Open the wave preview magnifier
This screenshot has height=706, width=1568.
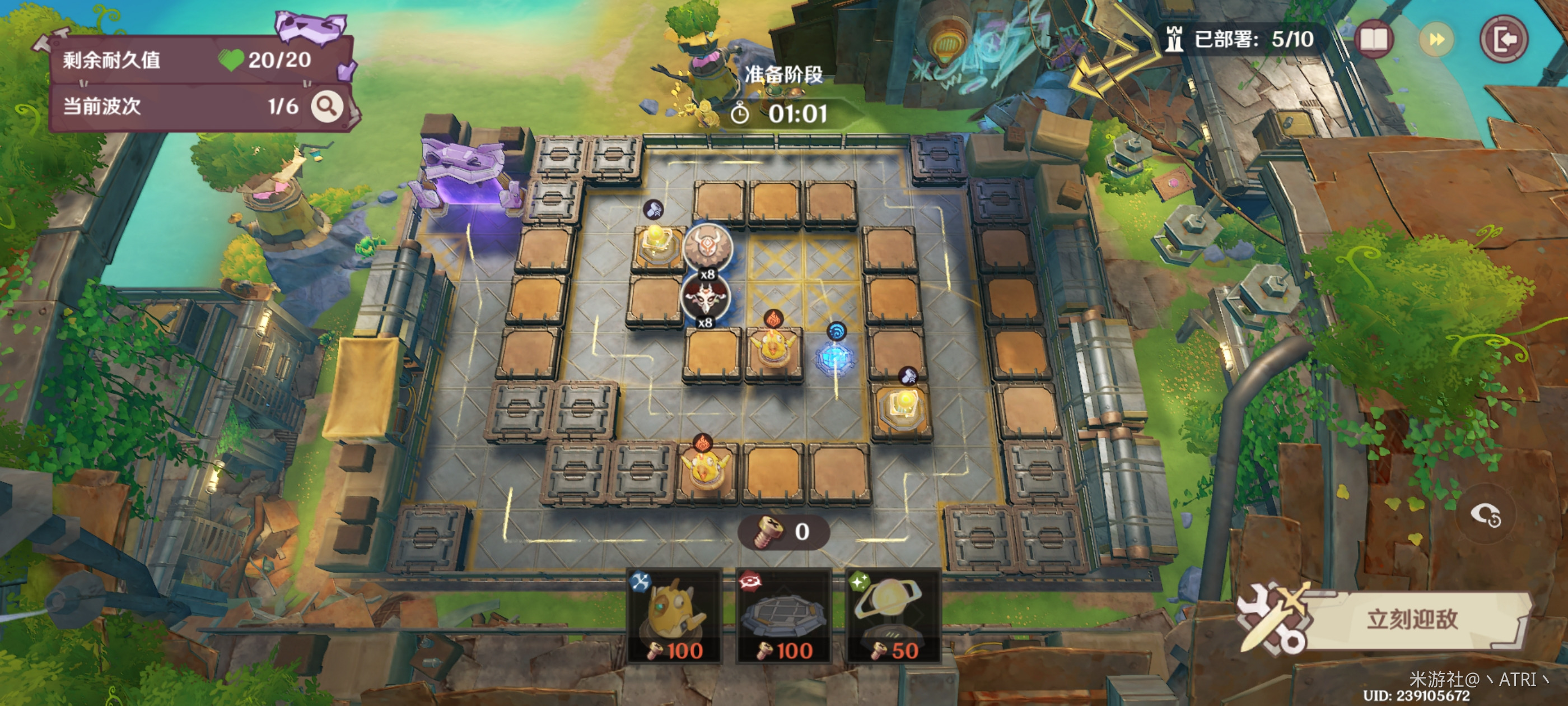[x=327, y=107]
